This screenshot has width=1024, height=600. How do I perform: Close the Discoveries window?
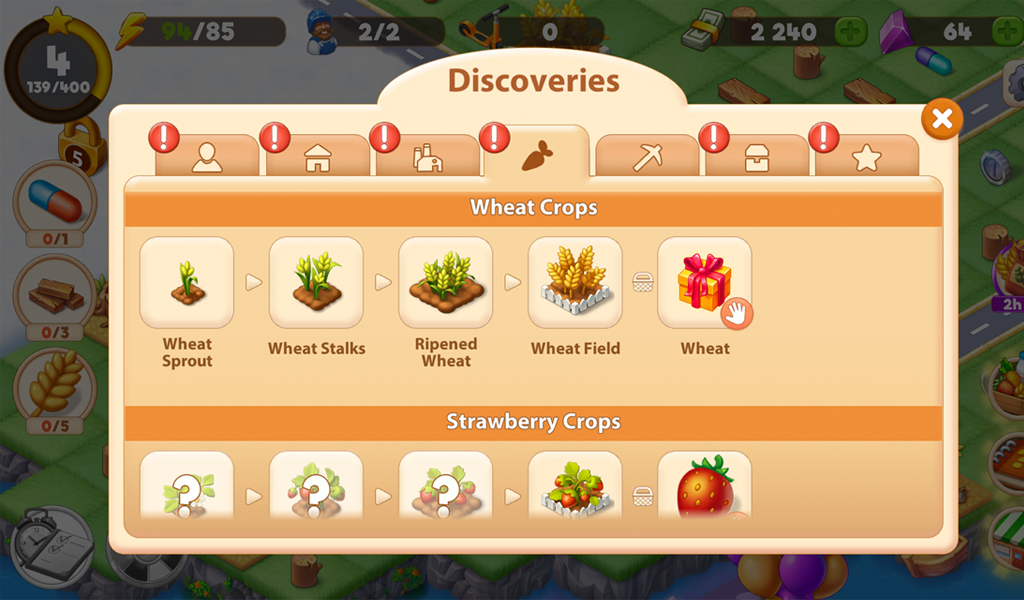coord(941,120)
